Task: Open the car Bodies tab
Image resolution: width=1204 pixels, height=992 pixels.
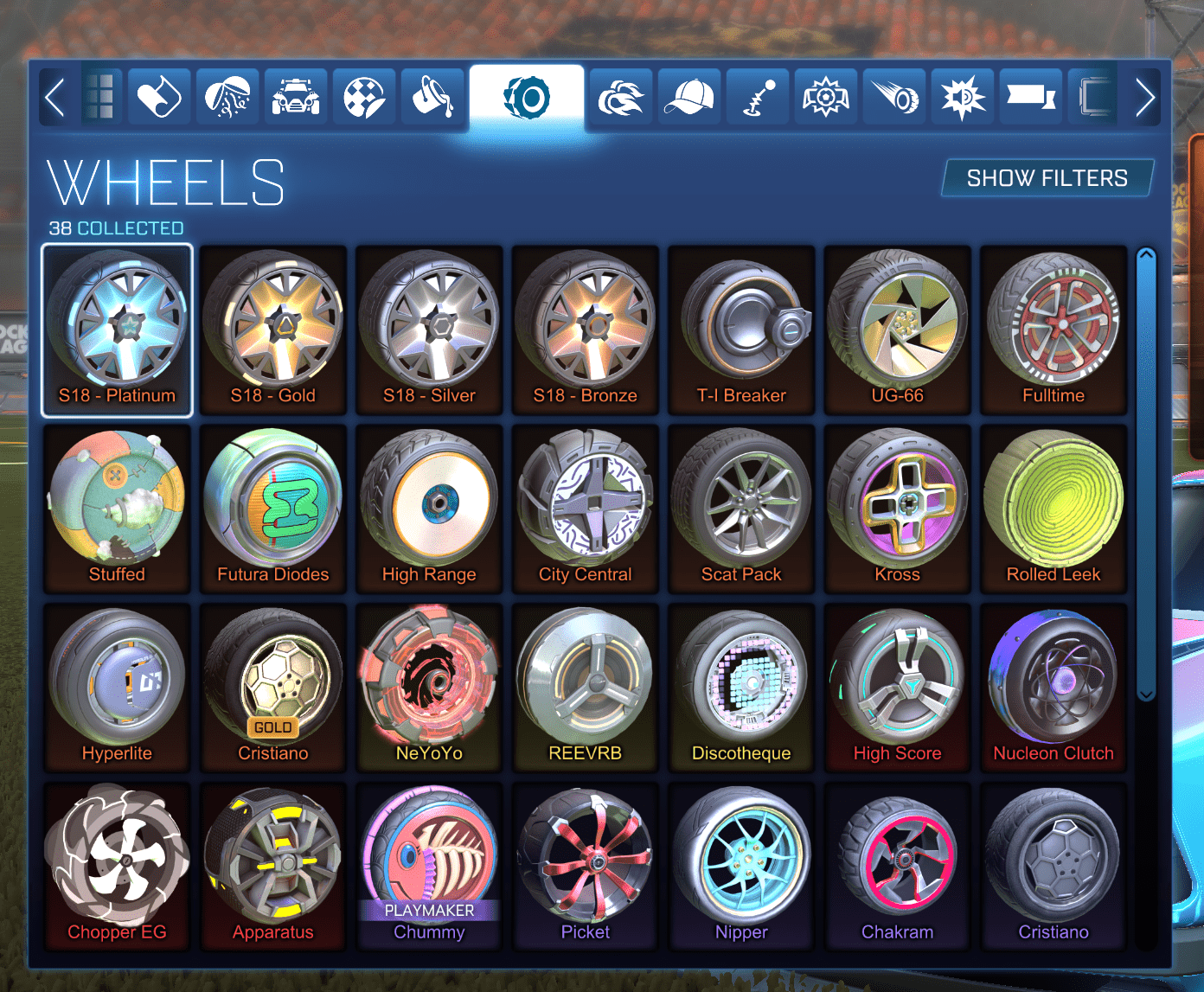Action: [x=295, y=96]
